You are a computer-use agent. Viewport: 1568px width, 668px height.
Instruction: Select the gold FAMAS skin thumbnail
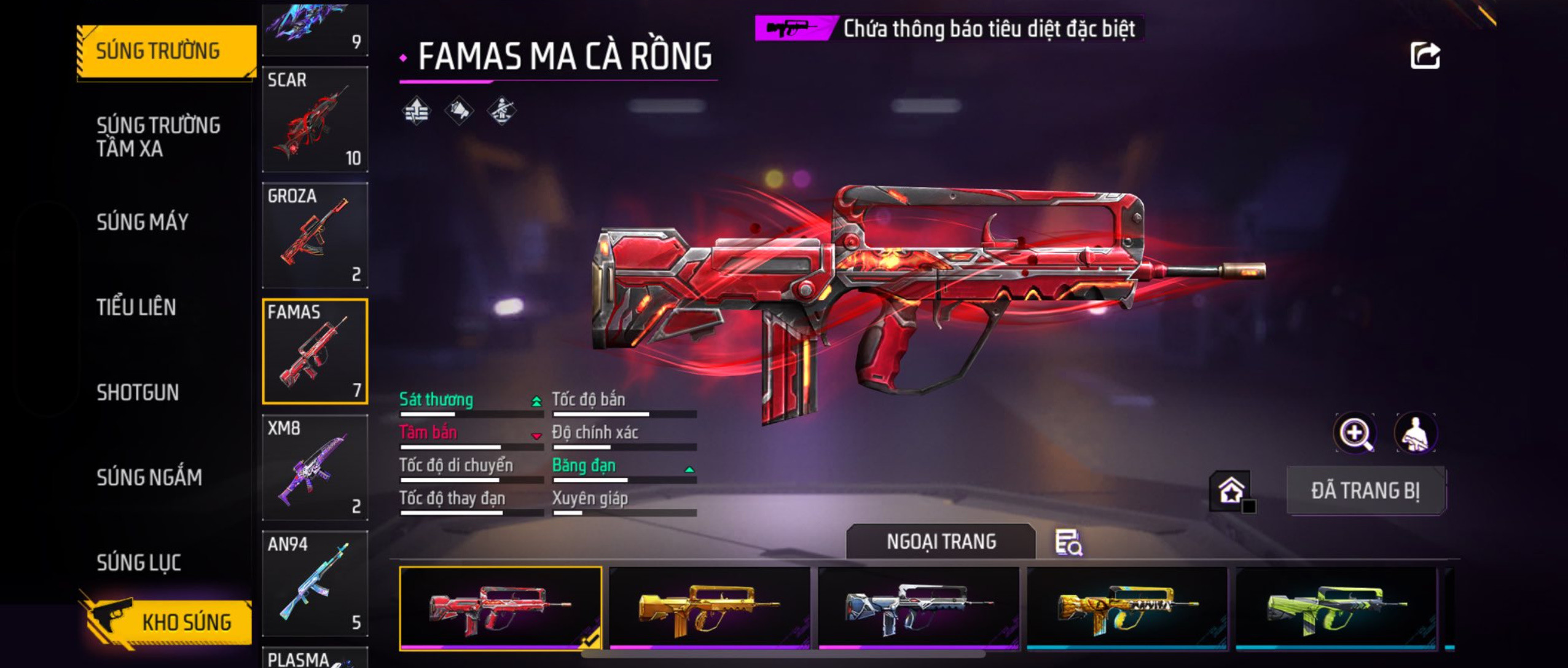(709, 608)
